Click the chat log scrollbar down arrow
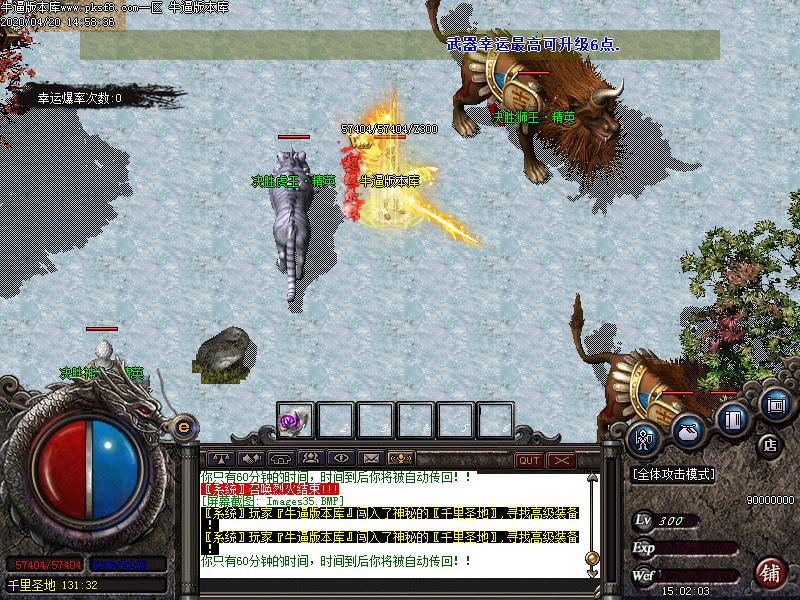 [592, 573]
